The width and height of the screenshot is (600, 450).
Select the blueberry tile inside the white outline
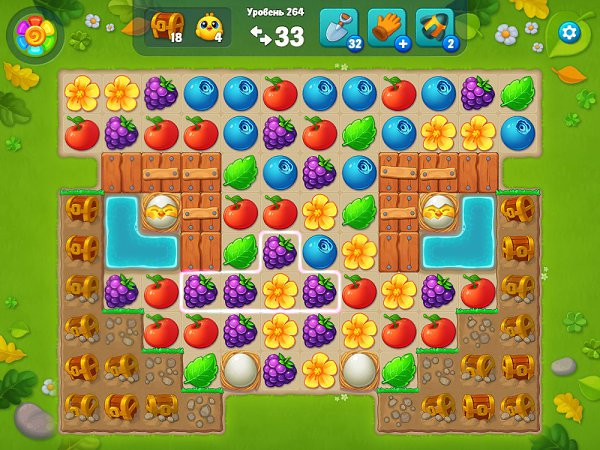pos(319,251)
